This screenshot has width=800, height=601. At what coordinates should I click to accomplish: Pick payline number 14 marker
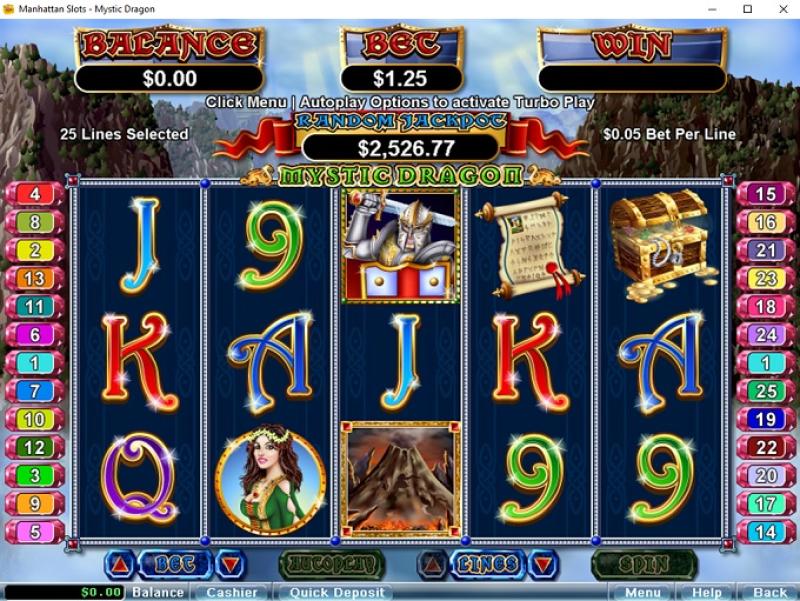coord(766,532)
